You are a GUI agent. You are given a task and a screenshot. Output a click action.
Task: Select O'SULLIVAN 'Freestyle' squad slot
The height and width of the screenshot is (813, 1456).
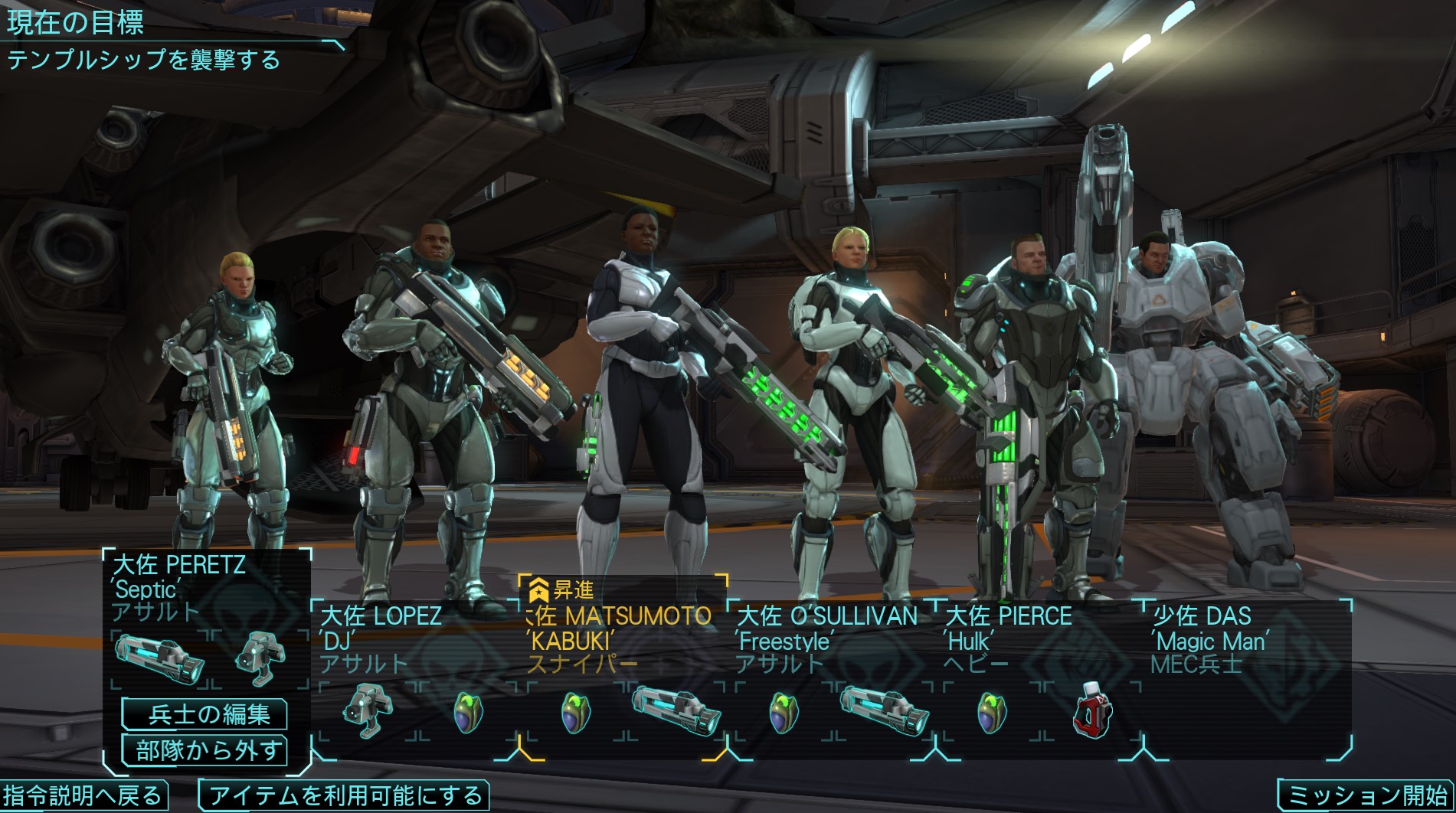826,638
